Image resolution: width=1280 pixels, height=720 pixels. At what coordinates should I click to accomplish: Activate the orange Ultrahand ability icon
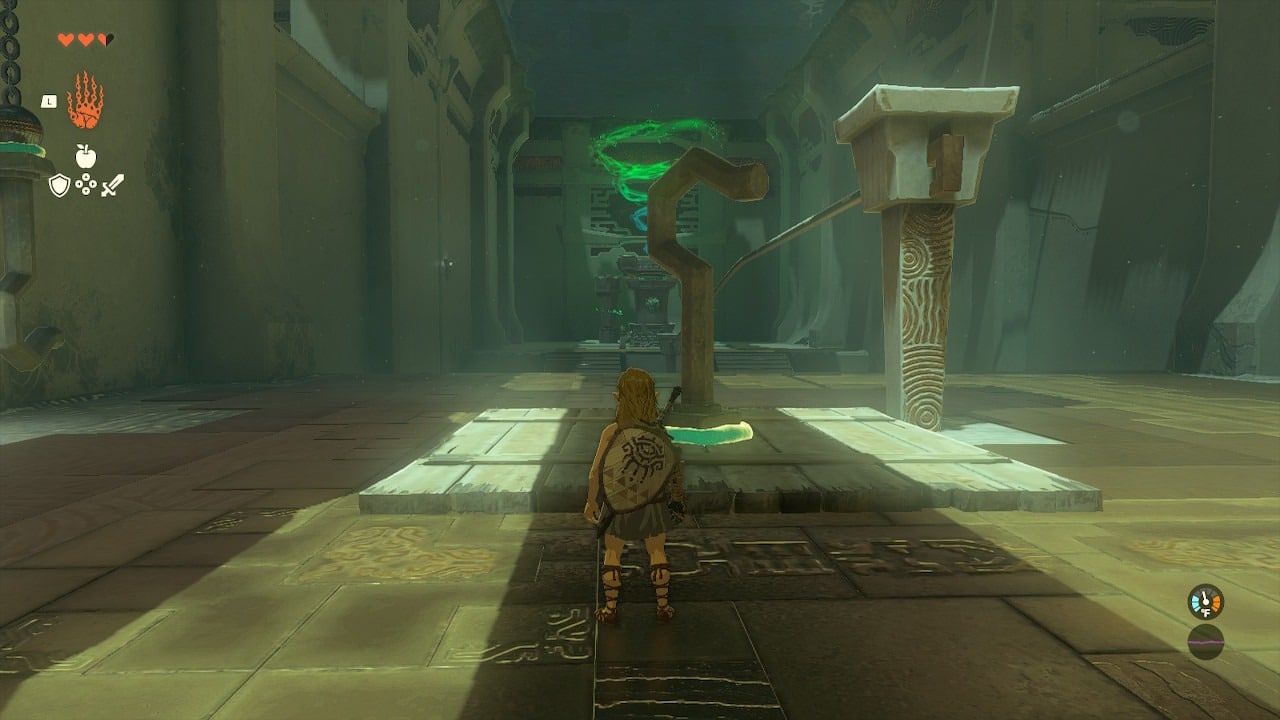[x=85, y=101]
